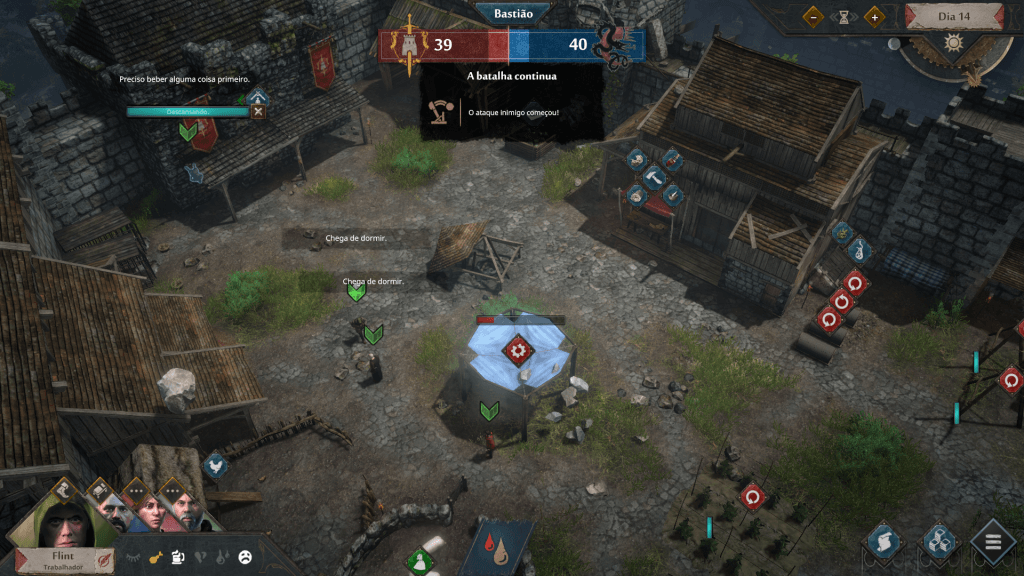Open the stacked cubes resources panel
This screenshot has width=1024, height=576.
pos(939,542)
